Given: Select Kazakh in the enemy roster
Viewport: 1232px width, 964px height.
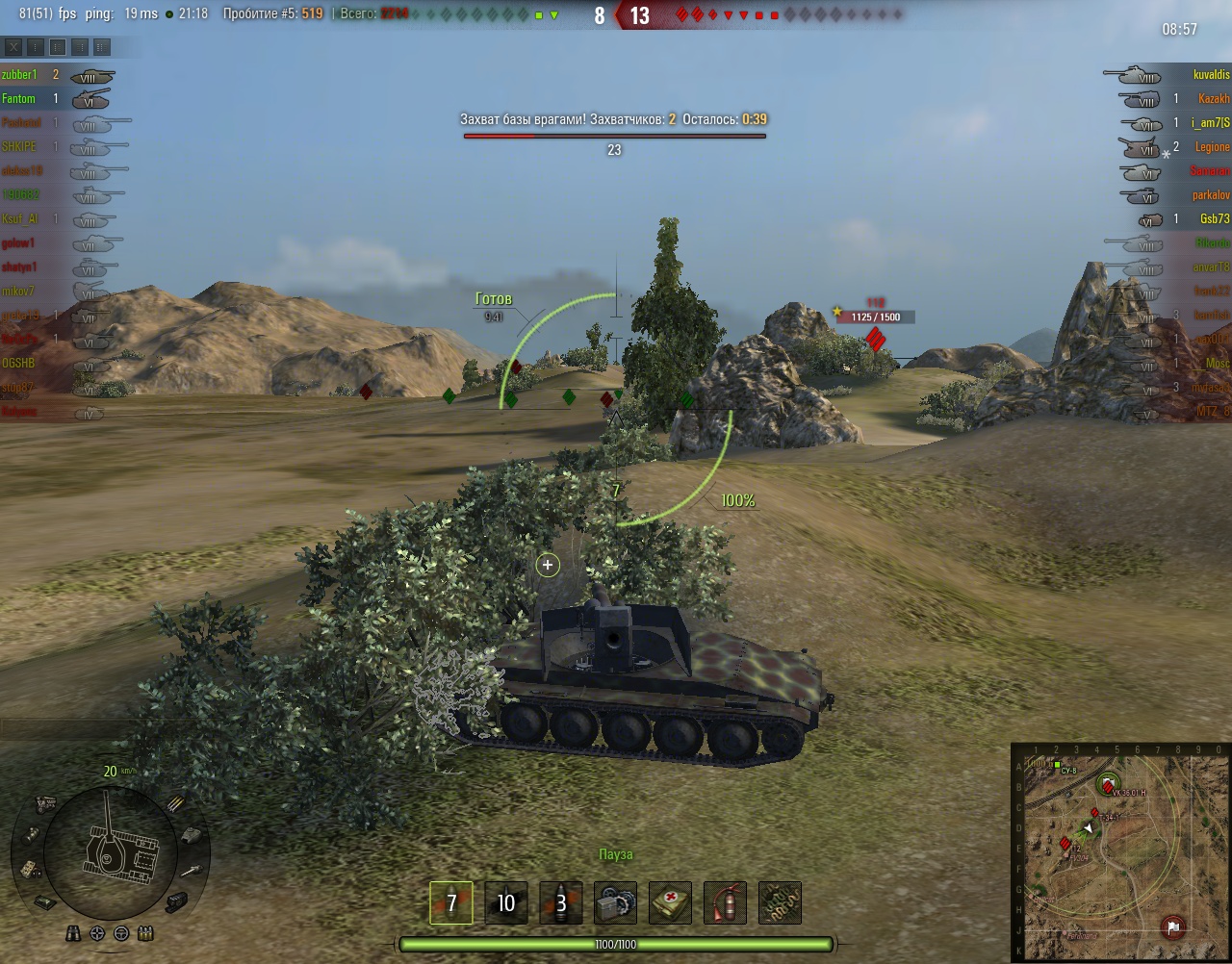Looking at the screenshot, I should click(x=1213, y=99).
